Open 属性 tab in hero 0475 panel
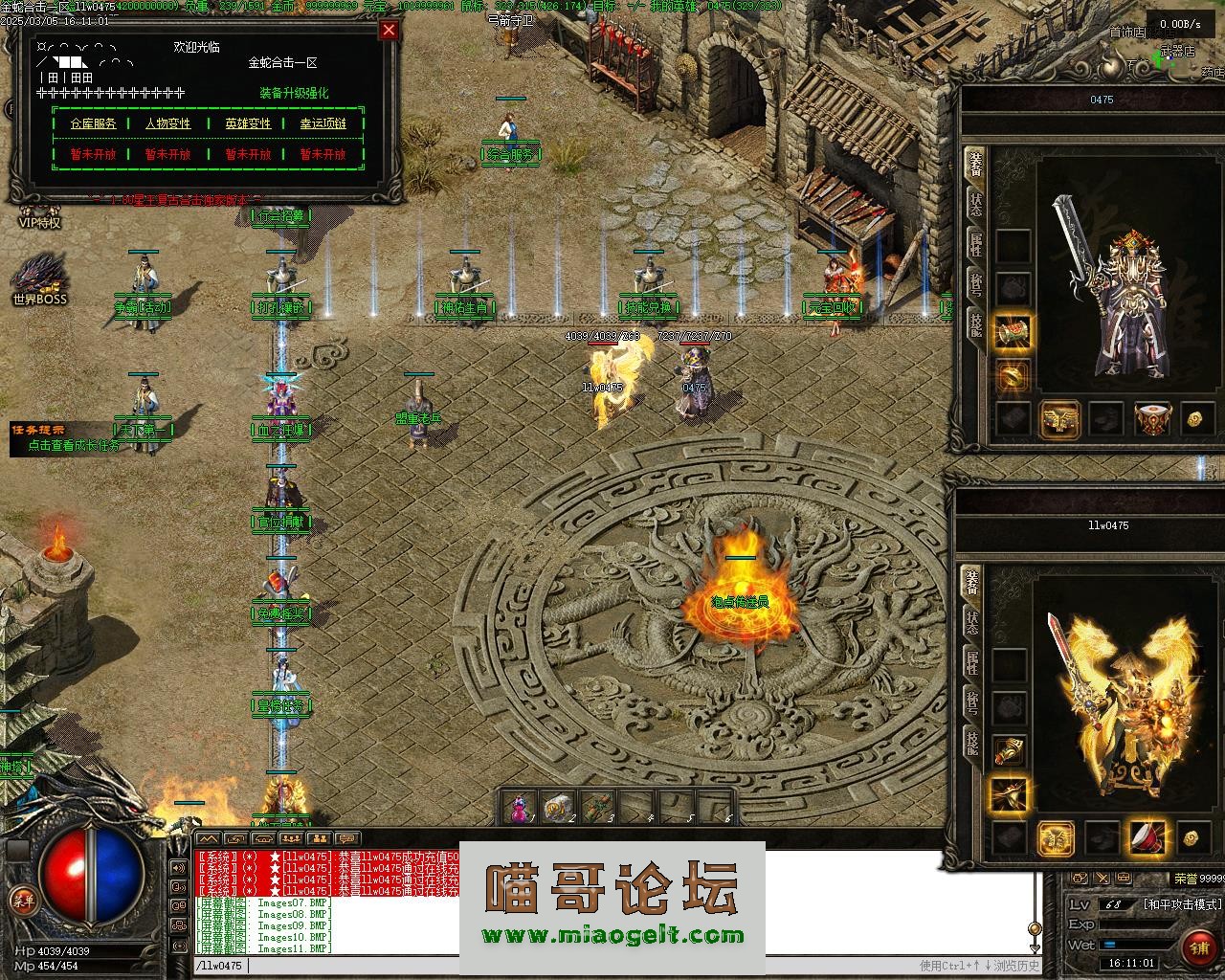This screenshot has width=1225, height=980. click(x=975, y=245)
